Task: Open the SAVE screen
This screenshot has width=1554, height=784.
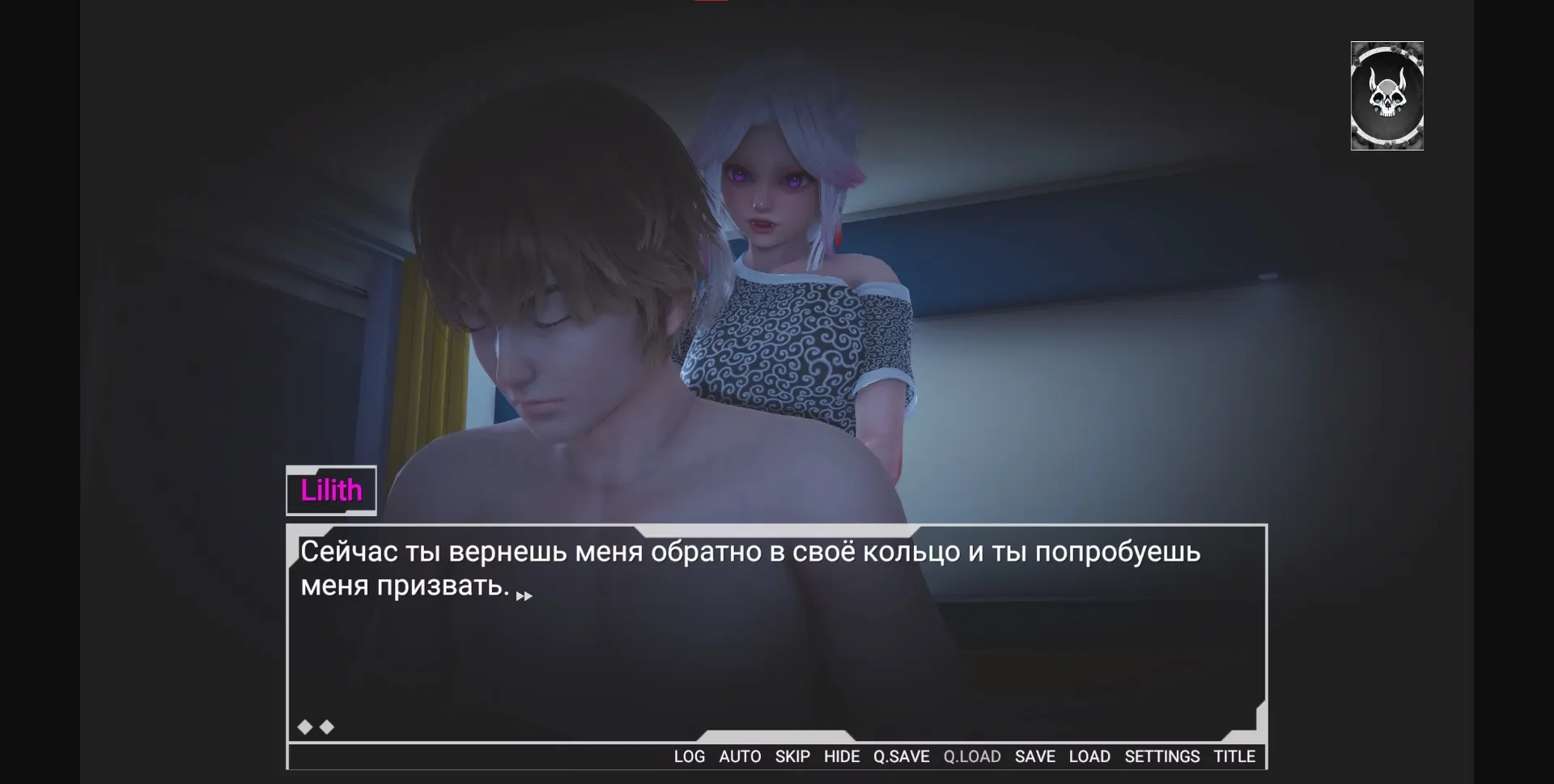Action: (x=1035, y=756)
